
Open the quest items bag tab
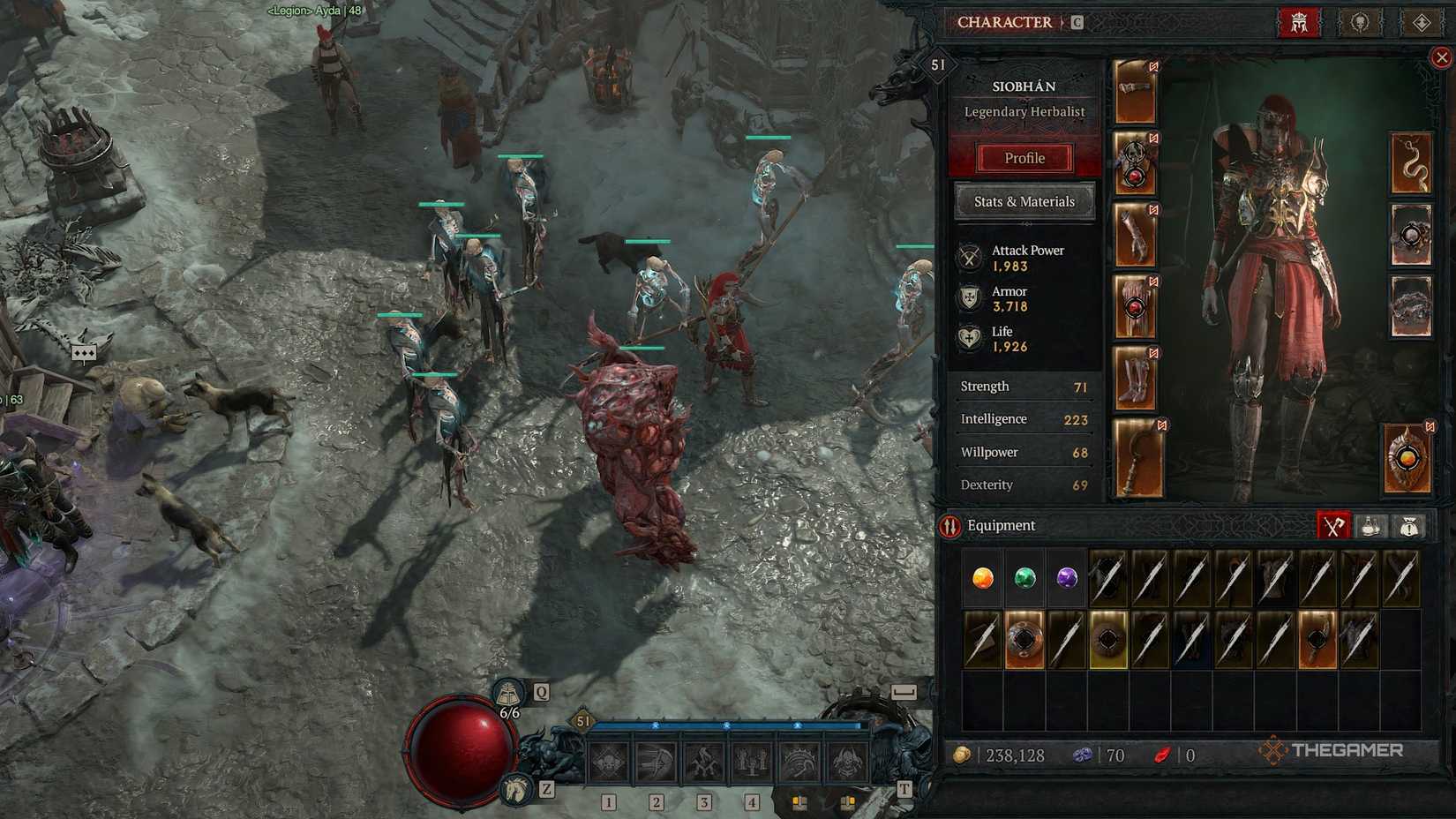coord(1408,526)
